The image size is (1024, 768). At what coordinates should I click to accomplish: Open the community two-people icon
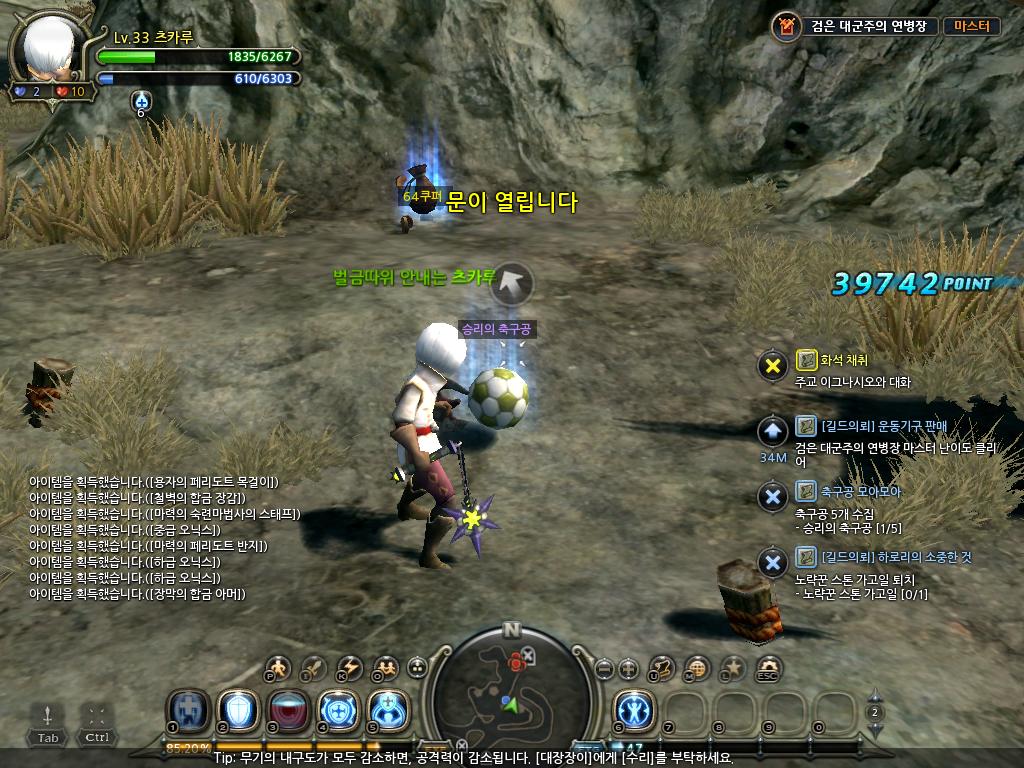[x=385, y=667]
